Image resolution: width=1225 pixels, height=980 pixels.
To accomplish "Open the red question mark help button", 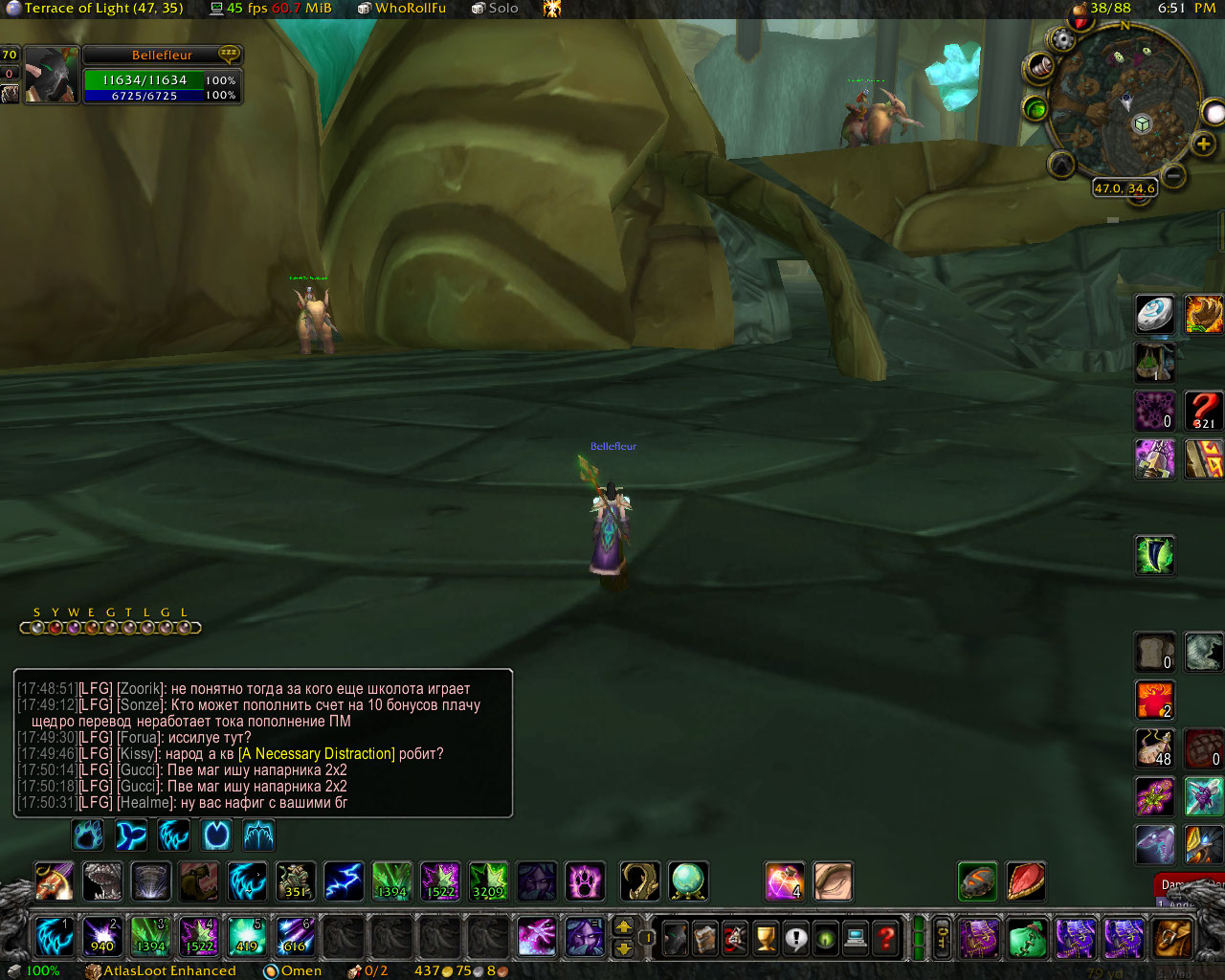I will (887, 938).
